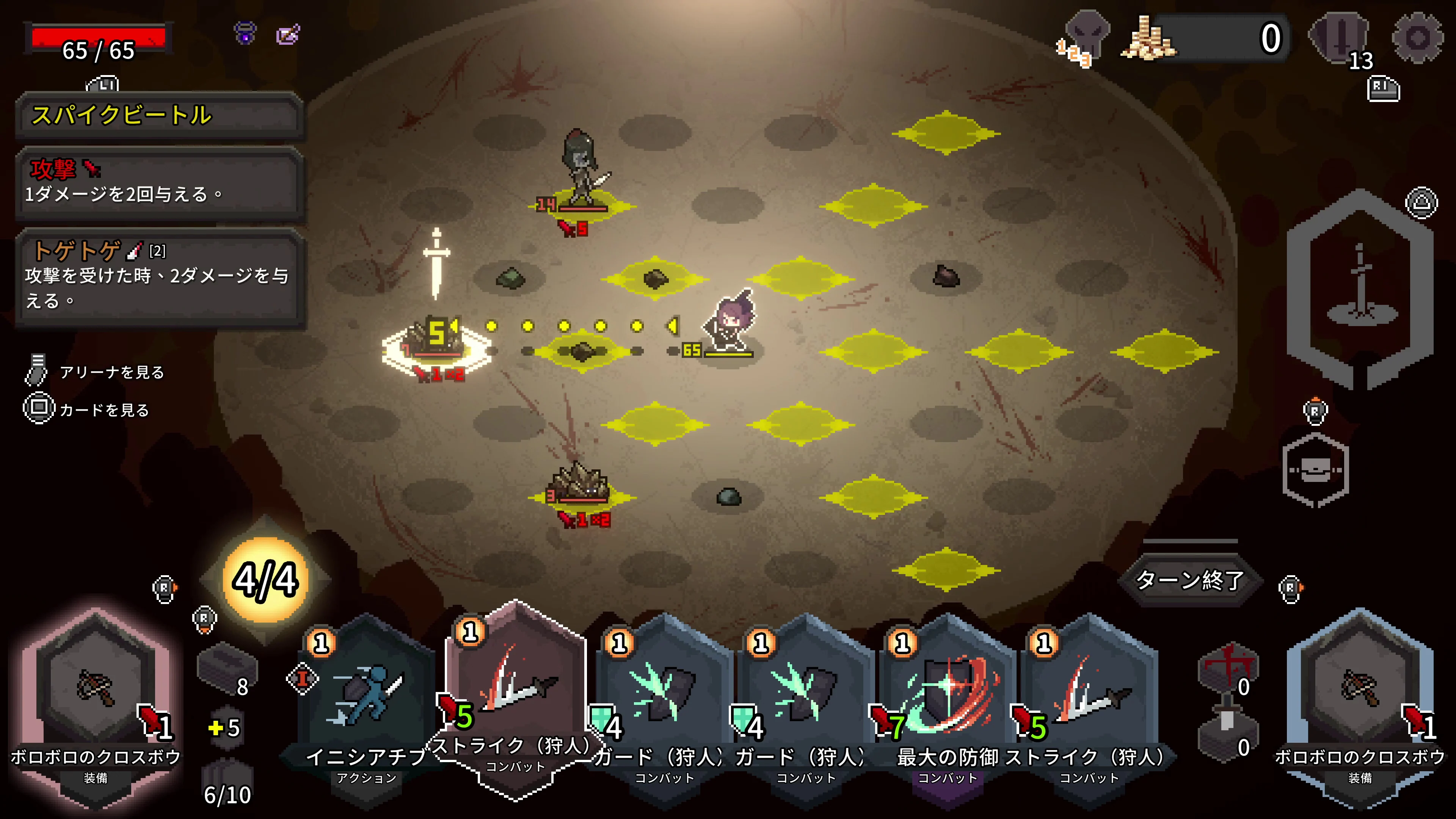Click the quill item icon next to the amulet
This screenshot has width=1456, height=819.
pyautogui.click(x=288, y=35)
